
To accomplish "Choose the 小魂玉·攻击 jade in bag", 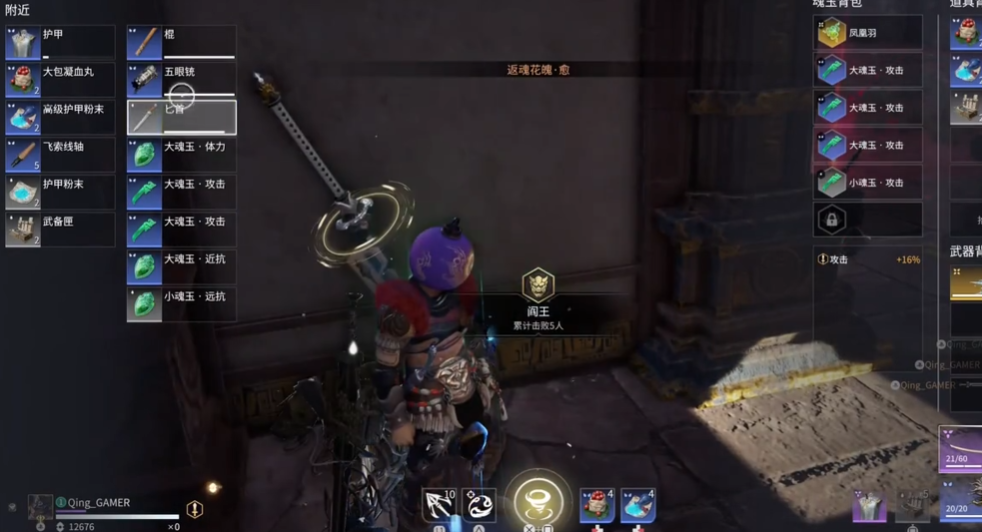I will tap(867, 182).
